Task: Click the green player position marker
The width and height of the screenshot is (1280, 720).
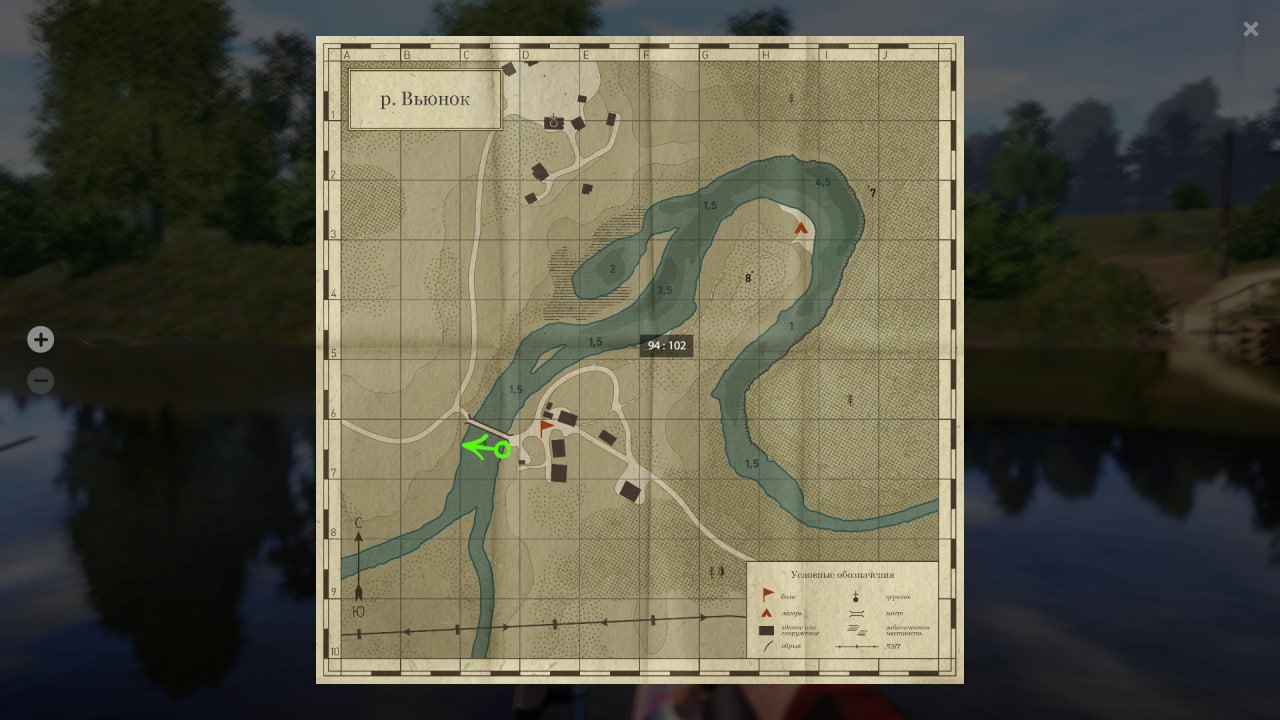Action: (502, 449)
